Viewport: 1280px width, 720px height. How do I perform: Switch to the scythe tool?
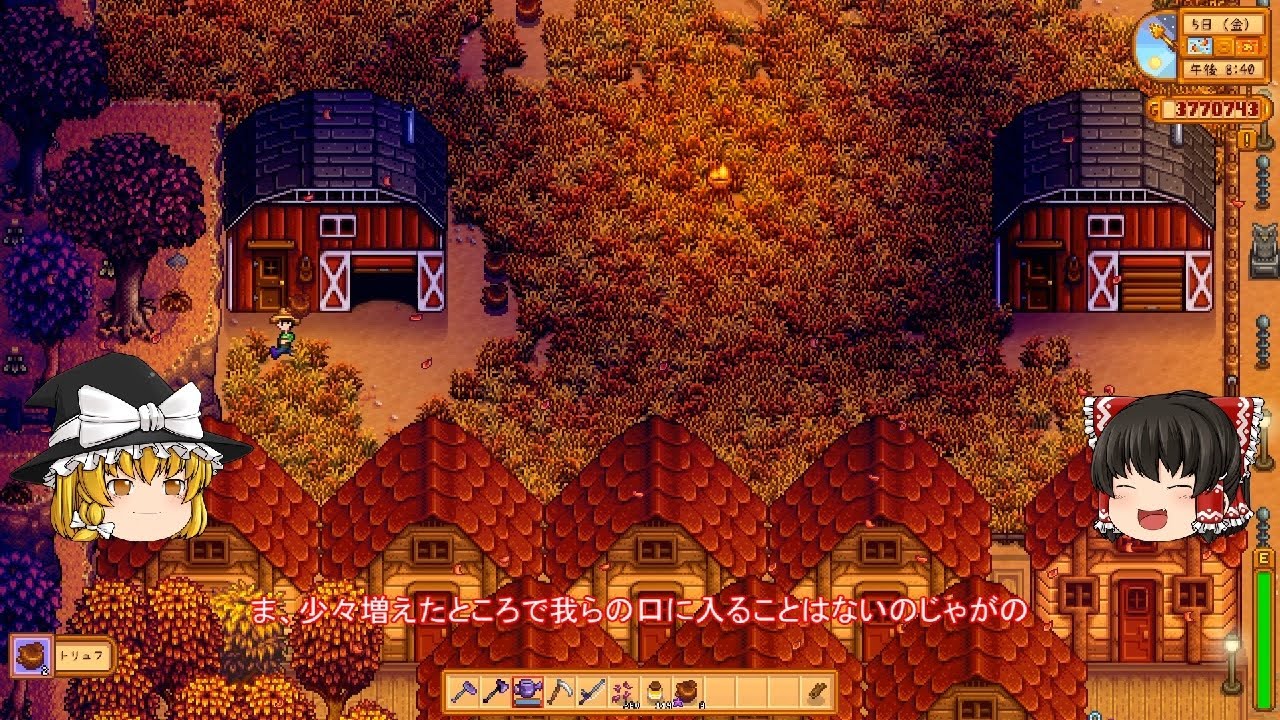(x=559, y=692)
